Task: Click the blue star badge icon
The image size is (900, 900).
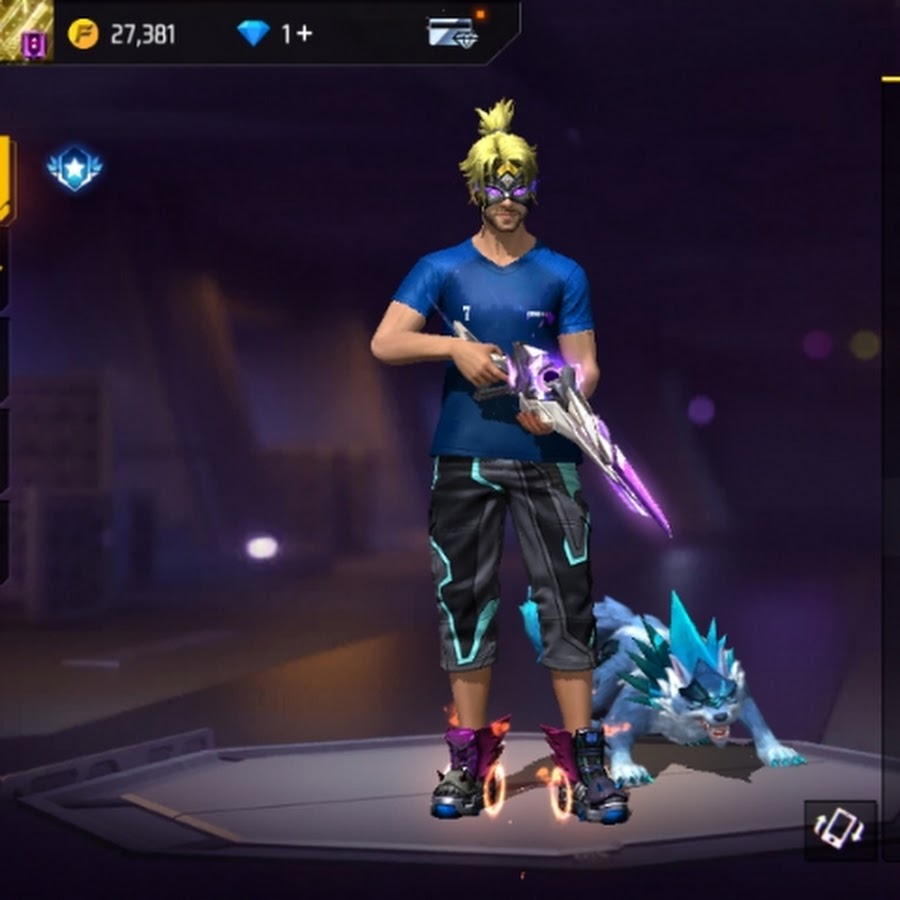Action: (x=74, y=169)
